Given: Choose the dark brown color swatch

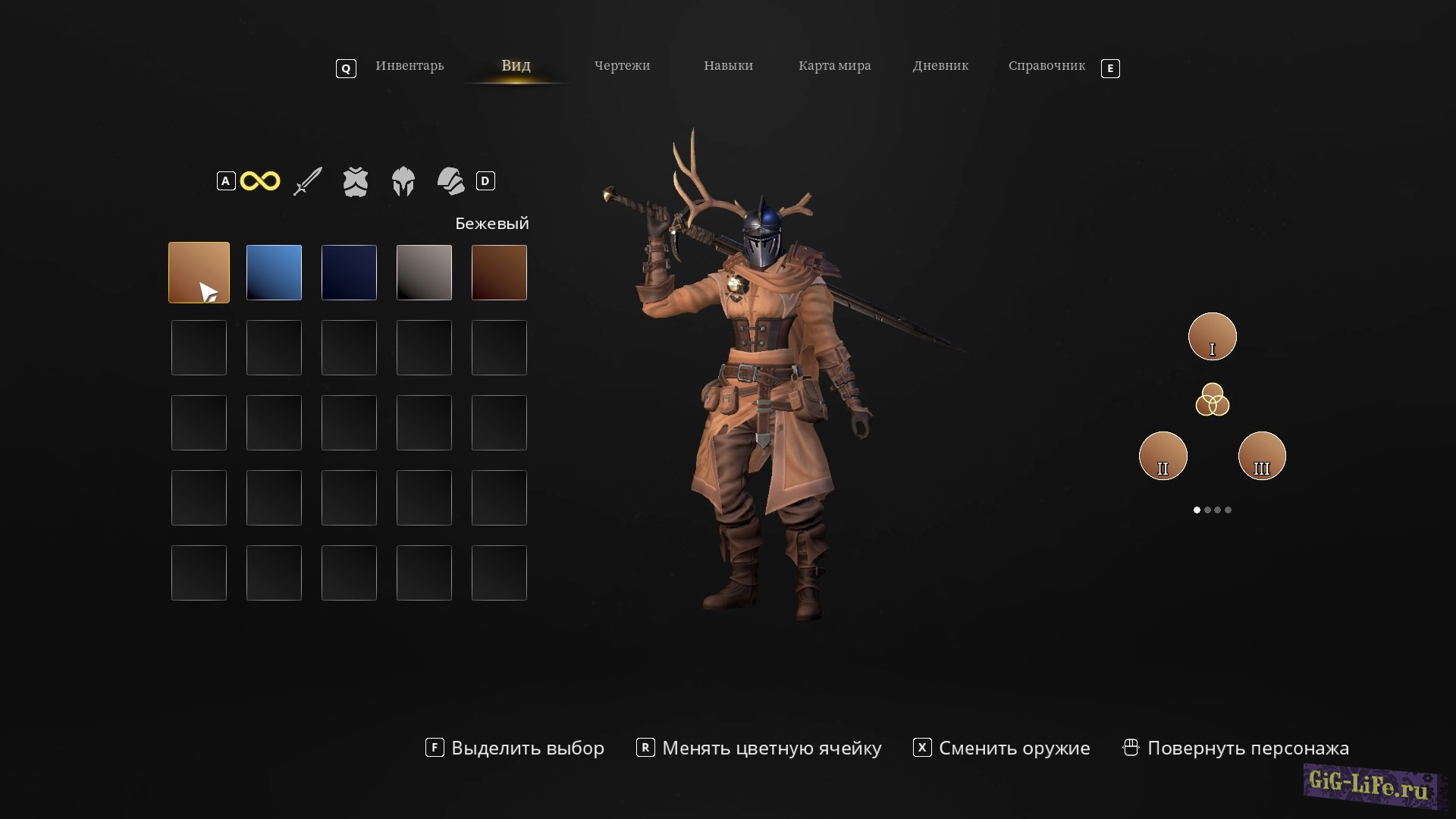Looking at the screenshot, I should click(x=499, y=272).
